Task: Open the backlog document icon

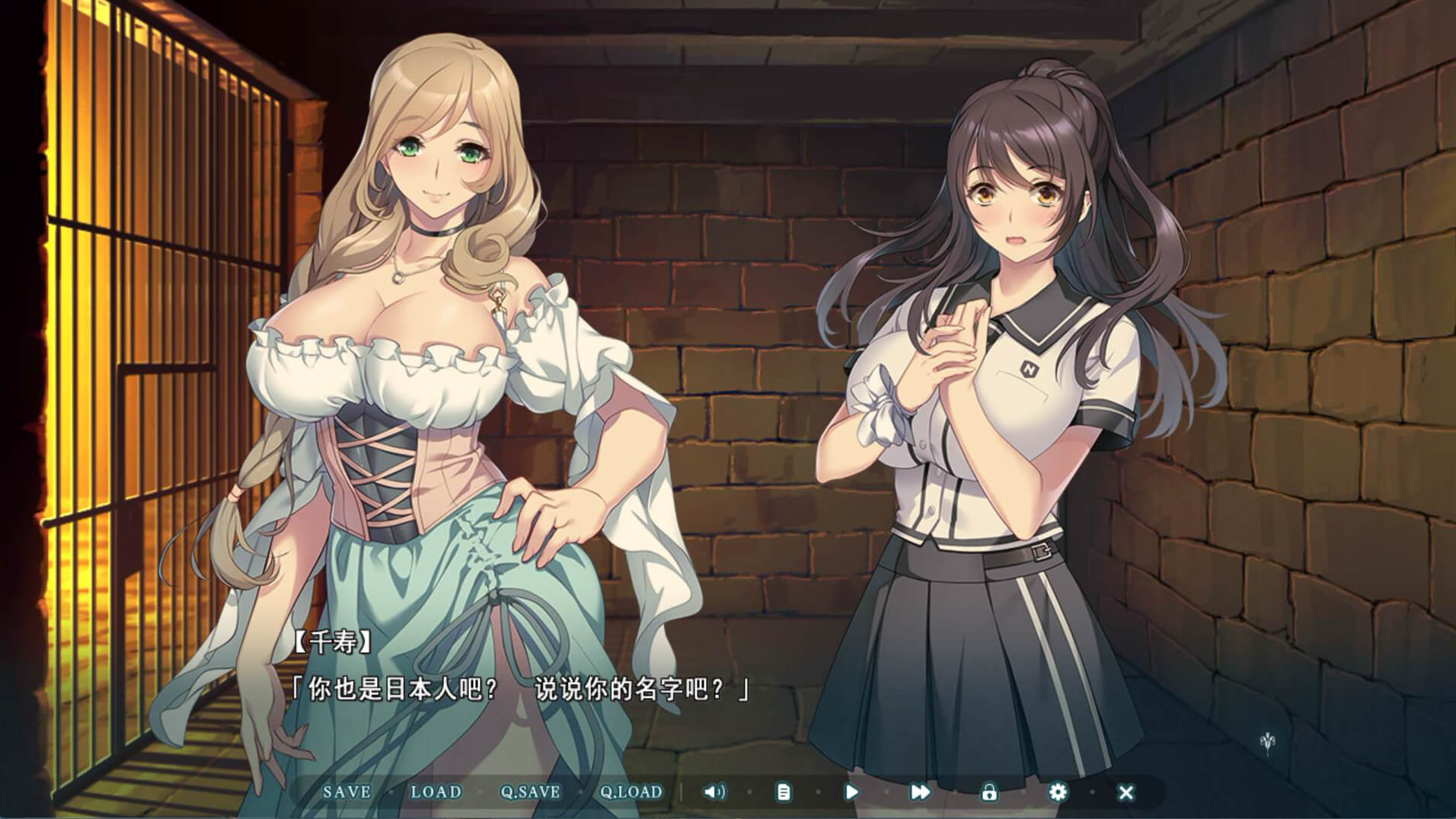Action: (783, 792)
